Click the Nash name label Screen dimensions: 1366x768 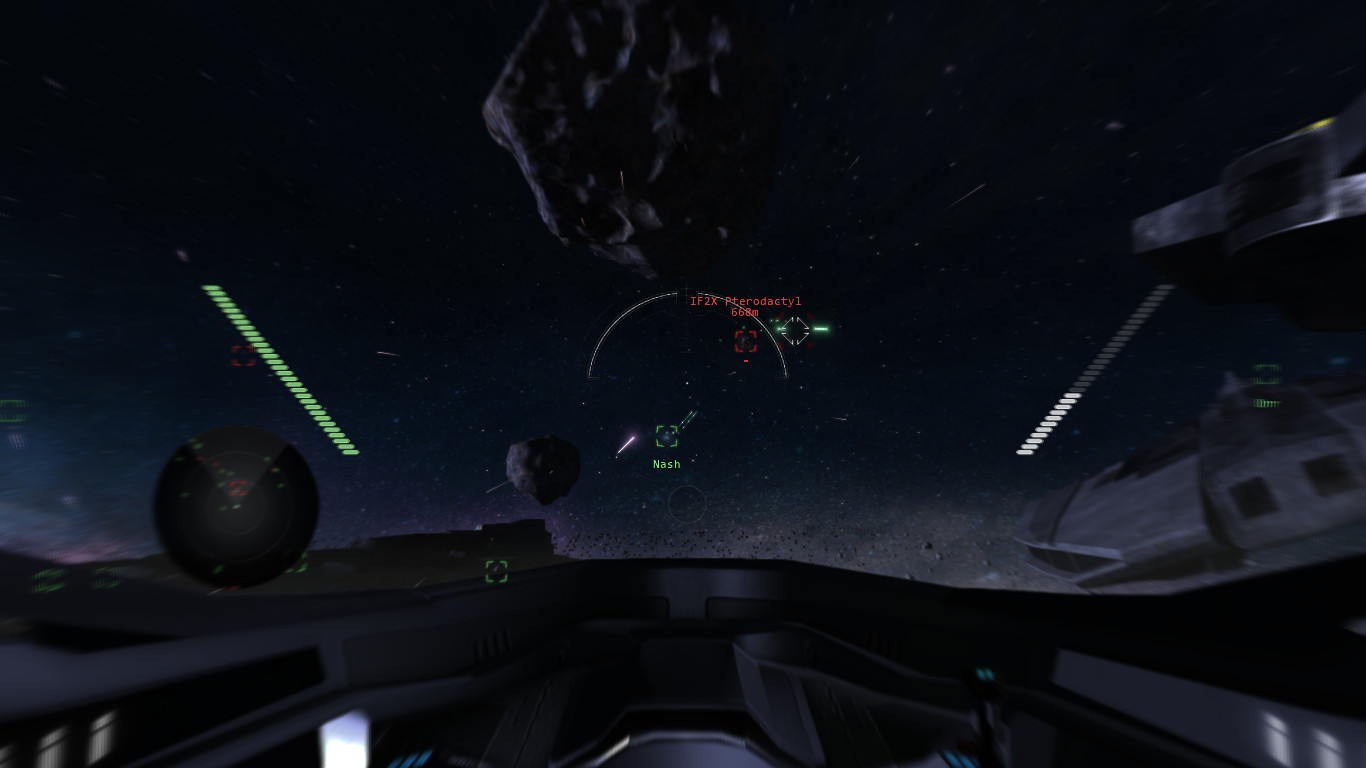tap(665, 464)
